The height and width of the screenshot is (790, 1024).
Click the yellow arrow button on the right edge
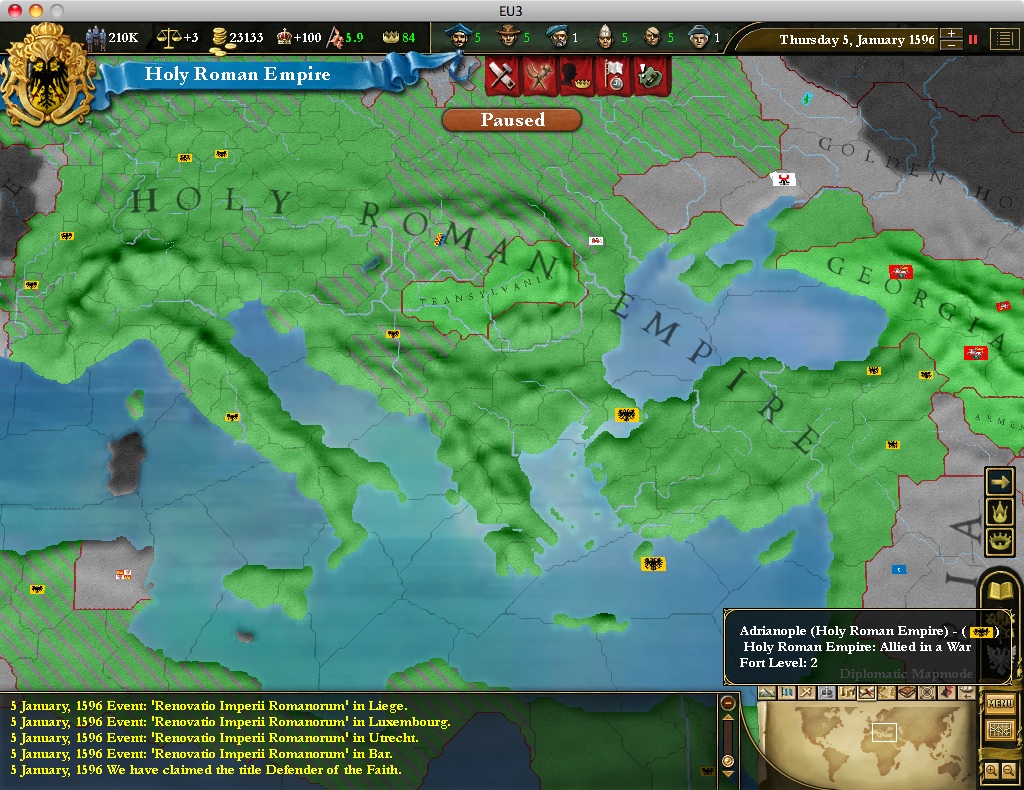pos(1000,481)
